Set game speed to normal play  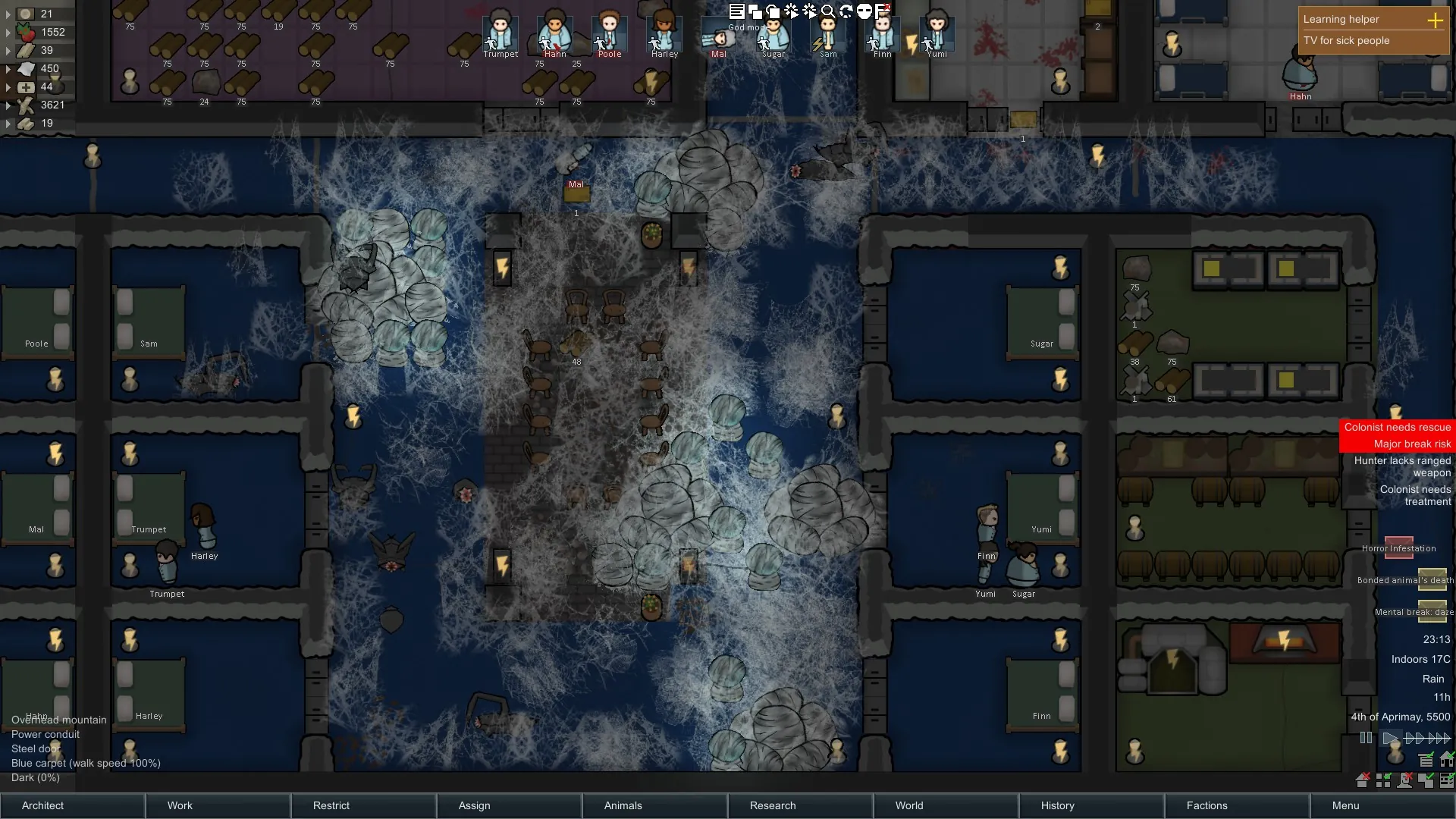click(x=1390, y=738)
